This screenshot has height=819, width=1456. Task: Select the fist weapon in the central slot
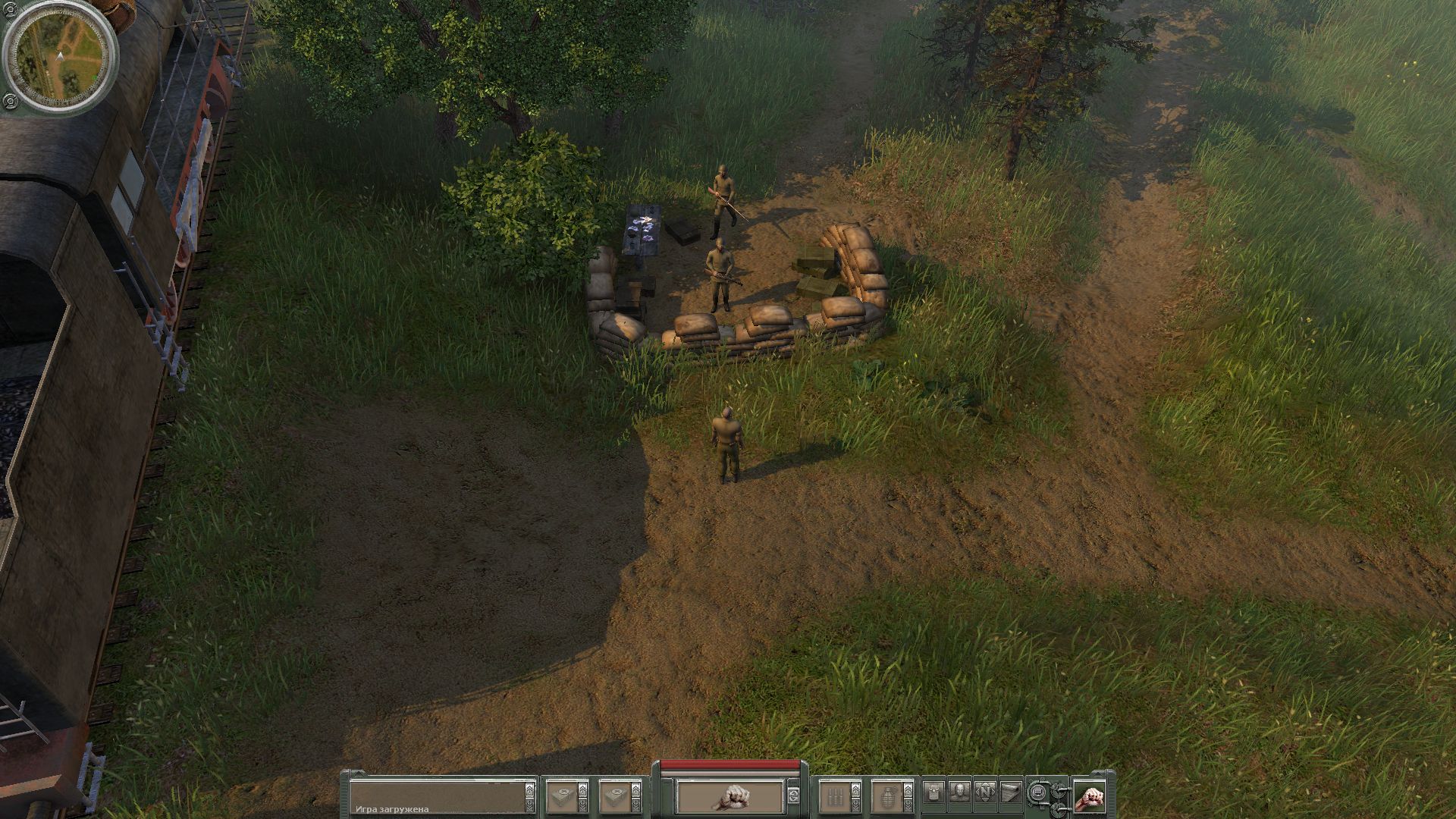[730, 796]
